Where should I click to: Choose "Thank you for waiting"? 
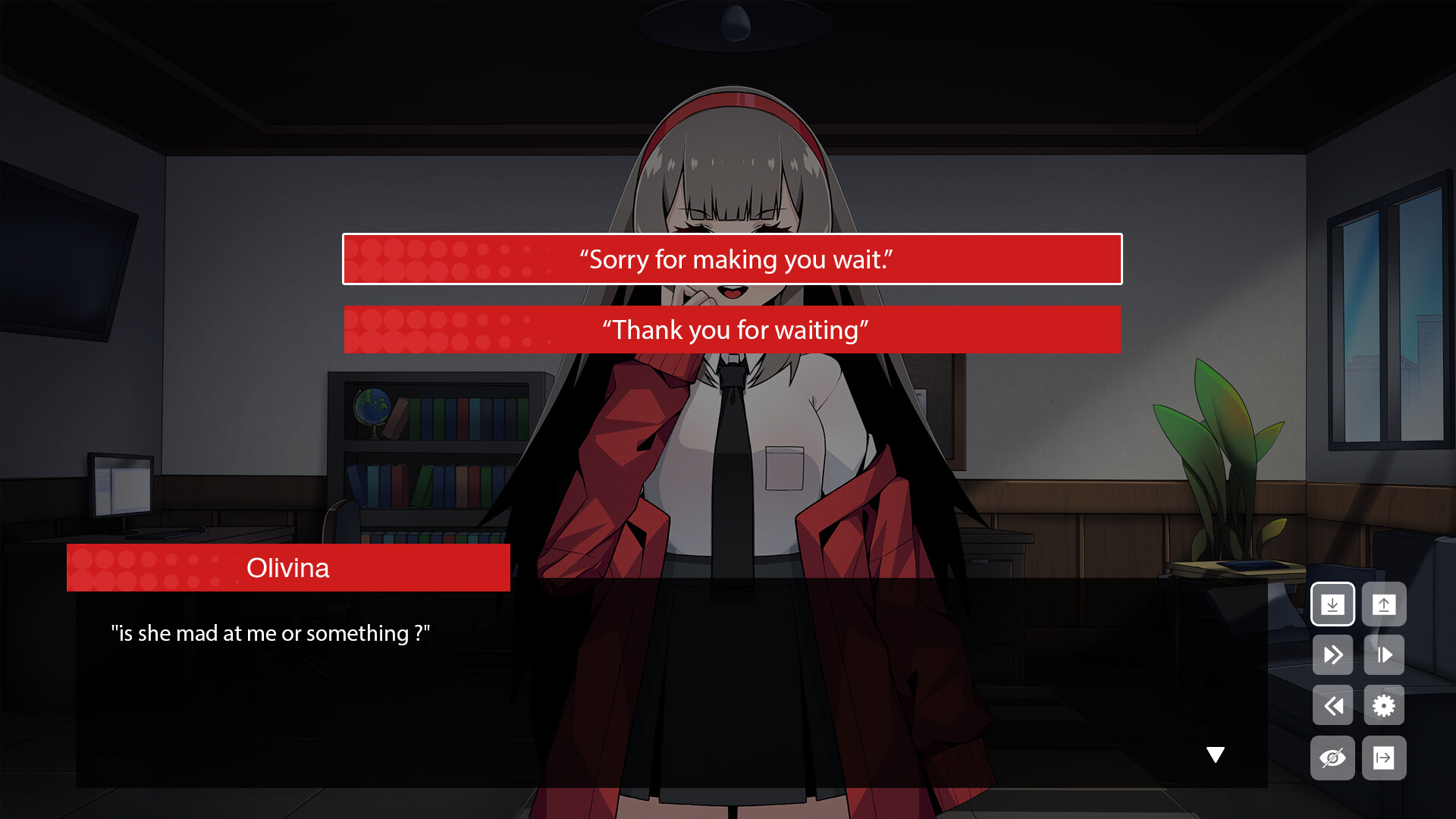(x=733, y=330)
